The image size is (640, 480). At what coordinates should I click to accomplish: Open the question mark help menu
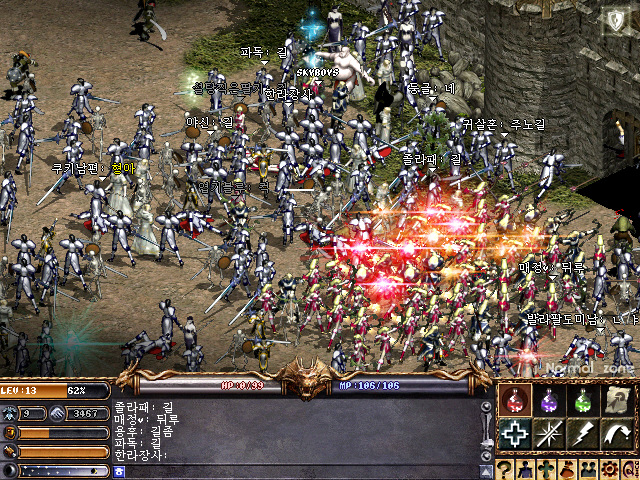pos(506,469)
